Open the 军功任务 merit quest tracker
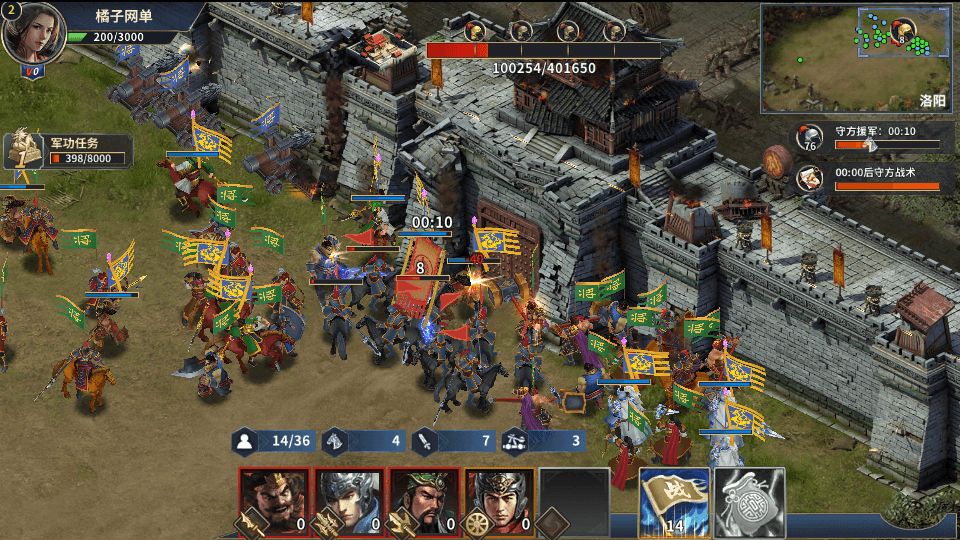The image size is (960, 540). 68,150
